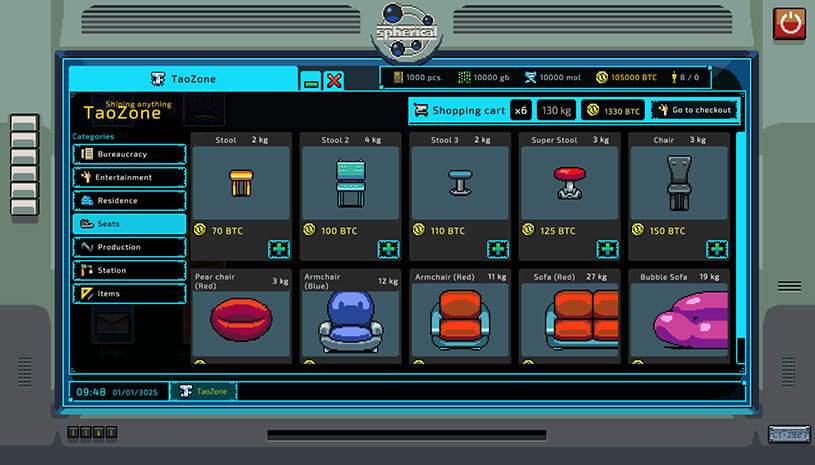815x465 pixels.
Task: Browse the Items category
Action: [x=129, y=294]
